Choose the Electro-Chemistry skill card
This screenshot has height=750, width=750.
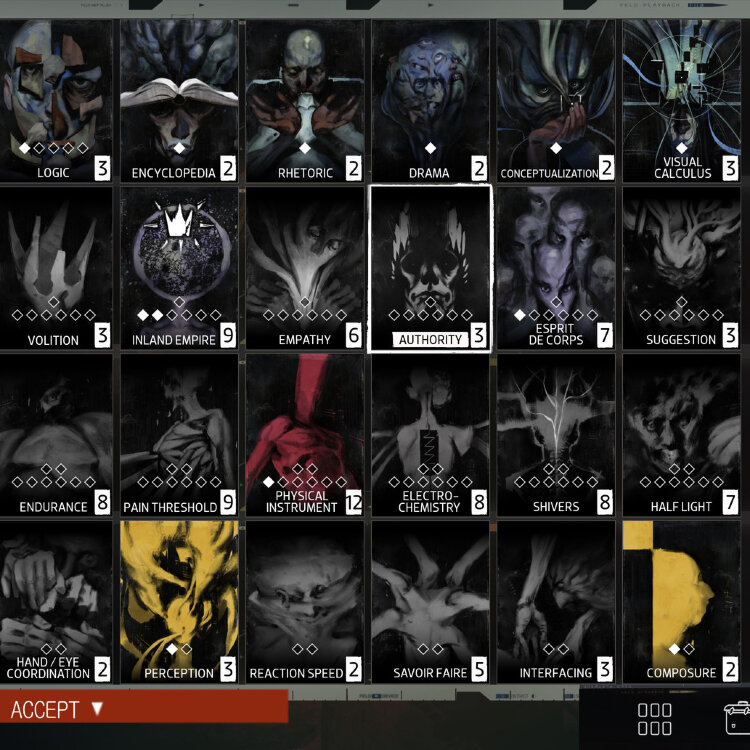pos(430,435)
